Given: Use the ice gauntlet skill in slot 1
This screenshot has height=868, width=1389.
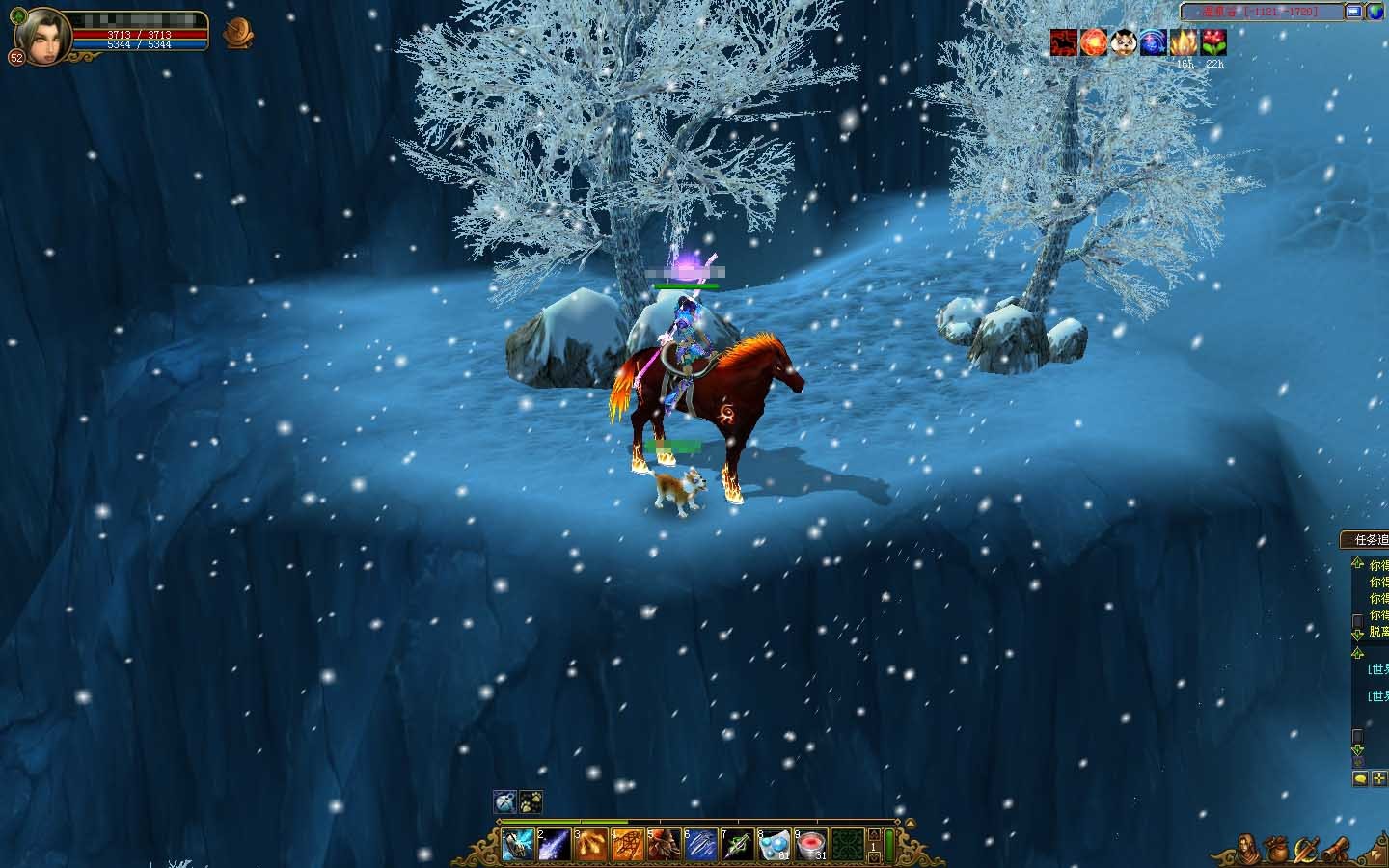Looking at the screenshot, I should (518, 846).
